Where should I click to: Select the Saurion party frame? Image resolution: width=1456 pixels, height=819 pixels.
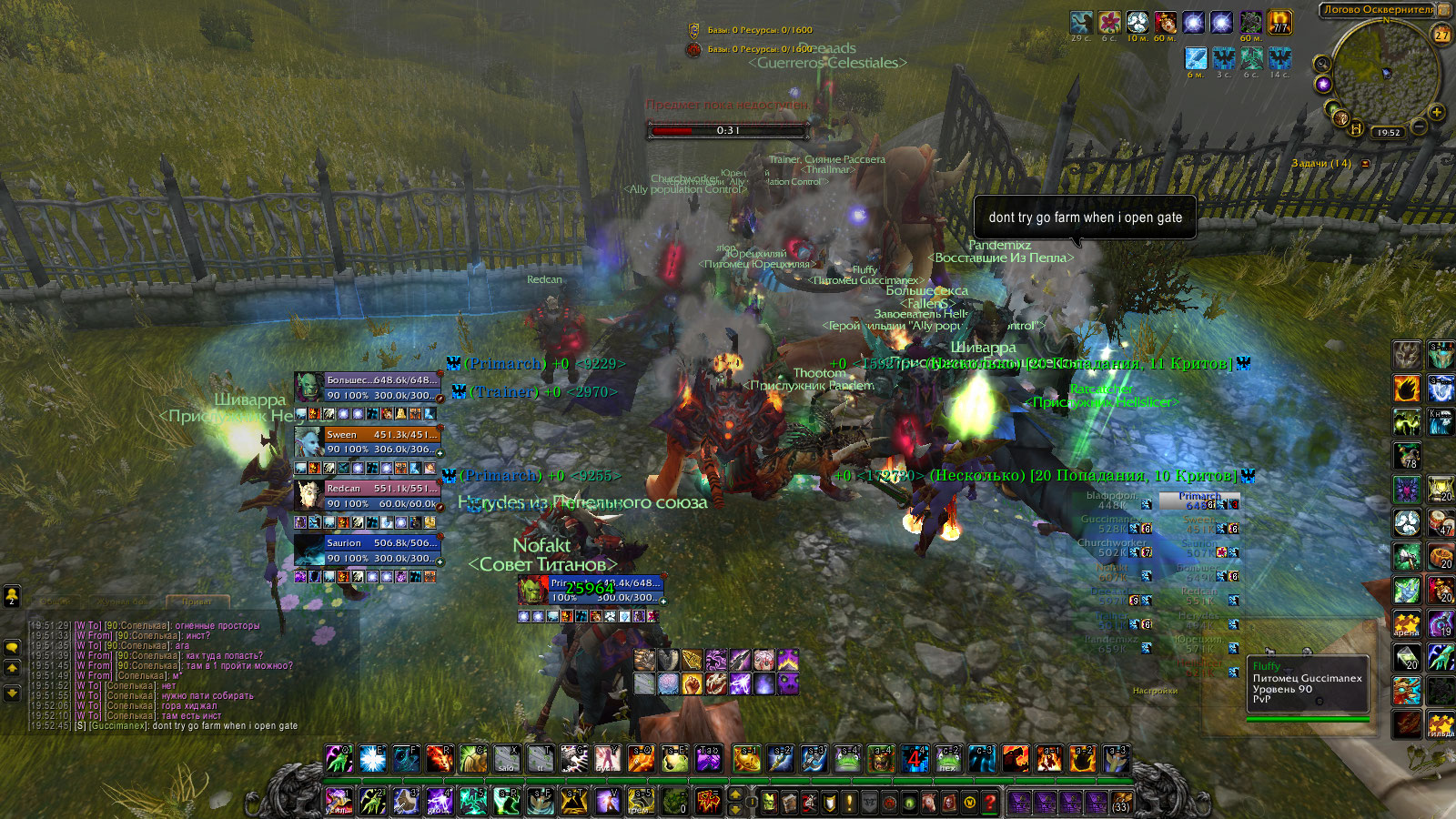pyautogui.click(x=368, y=551)
